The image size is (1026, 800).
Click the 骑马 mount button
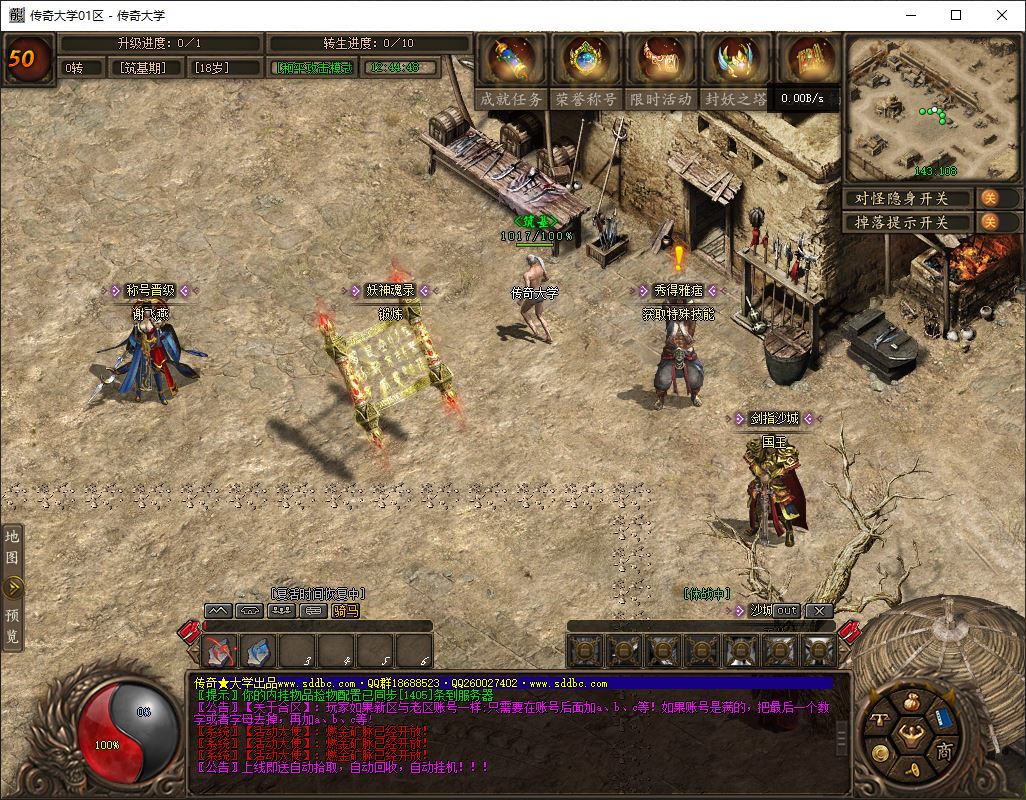tap(346, 610)
